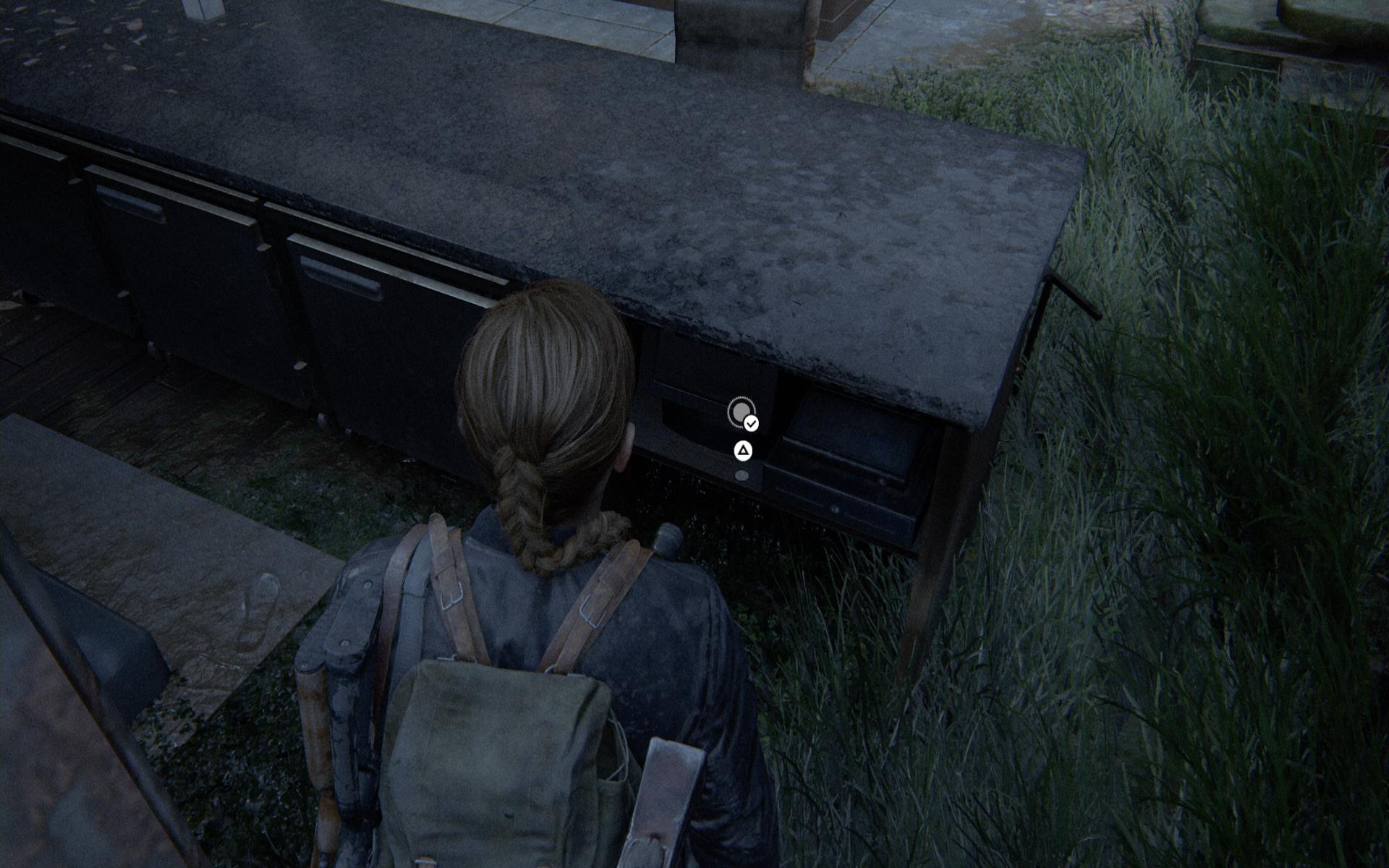Select the checkmarked drawer interaction icon
This screenshot has height=868, width=1389.
pyautogui.click(x=742, y=412)
